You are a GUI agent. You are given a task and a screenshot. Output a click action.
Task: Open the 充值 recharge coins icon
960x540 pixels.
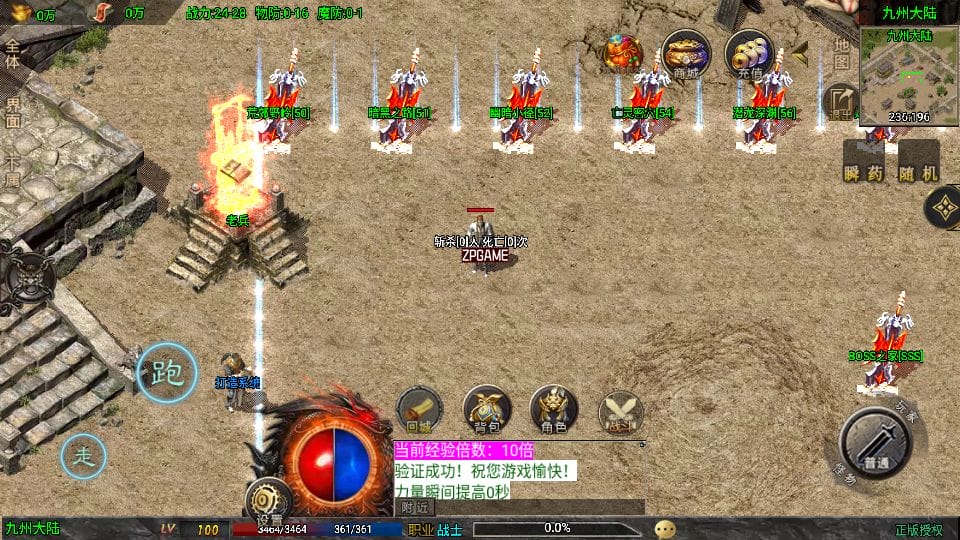[749, 53]
